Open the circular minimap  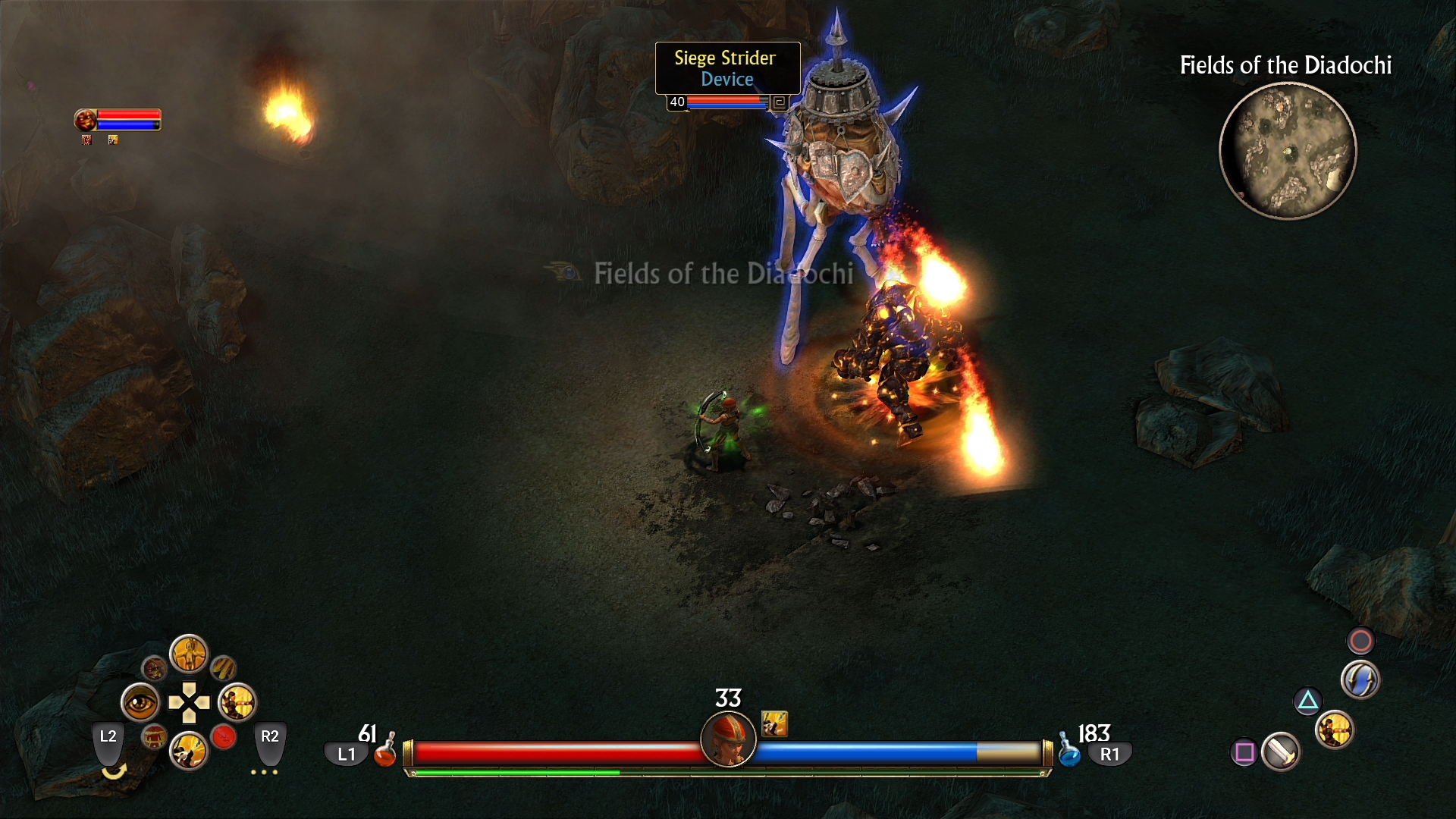[1287, 151]
